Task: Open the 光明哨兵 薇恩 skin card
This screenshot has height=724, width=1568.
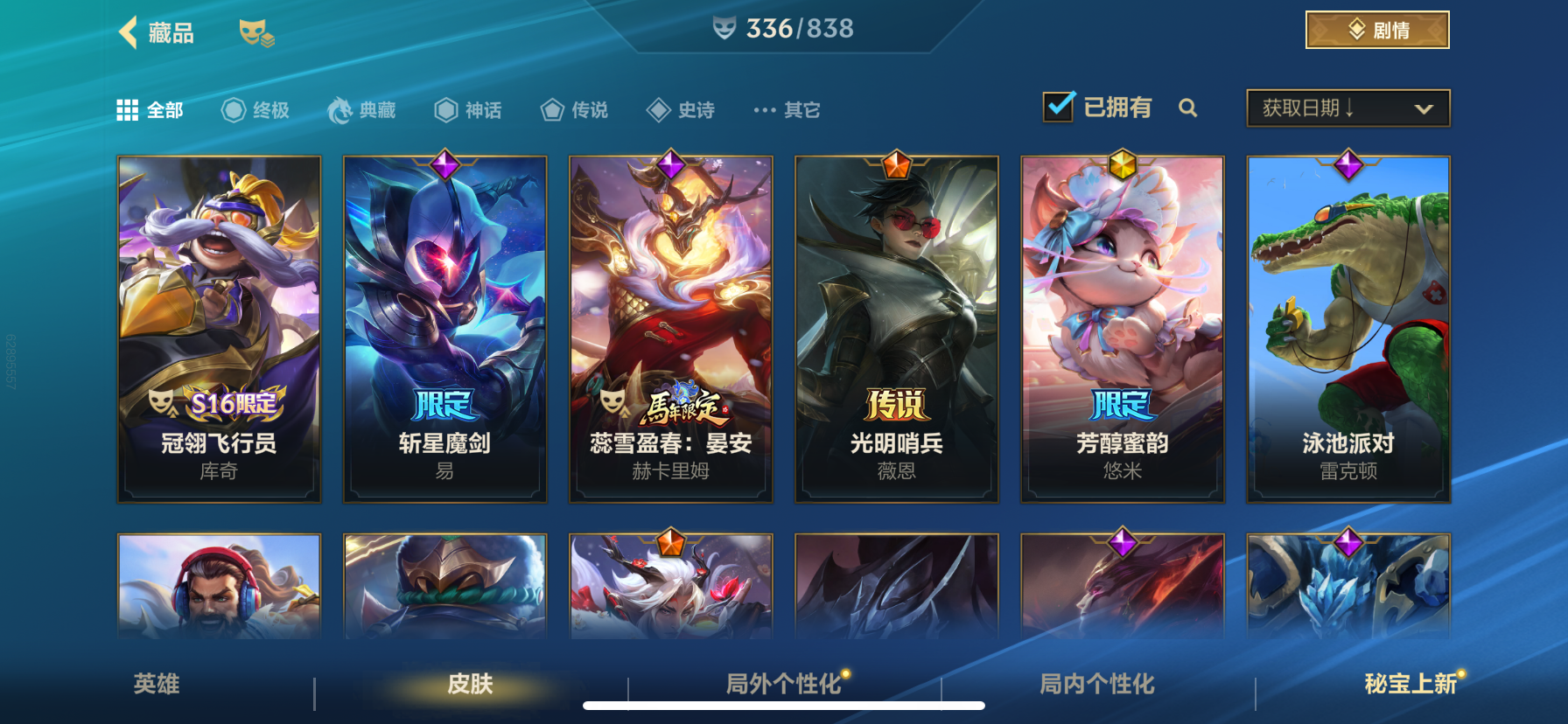Action: point(896,328)
